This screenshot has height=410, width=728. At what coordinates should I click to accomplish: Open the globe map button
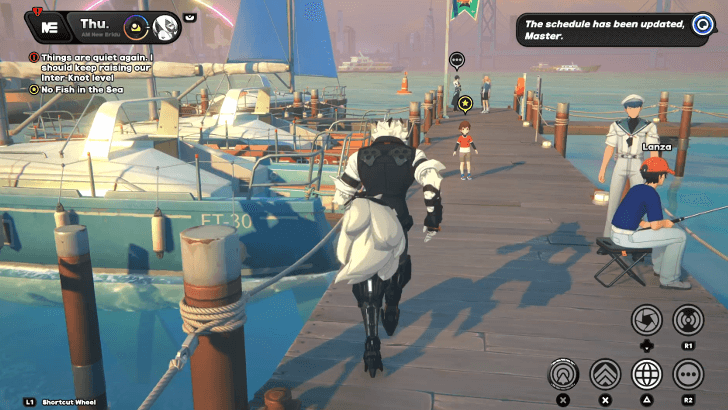pyautogui.click(x=647, y=375)
